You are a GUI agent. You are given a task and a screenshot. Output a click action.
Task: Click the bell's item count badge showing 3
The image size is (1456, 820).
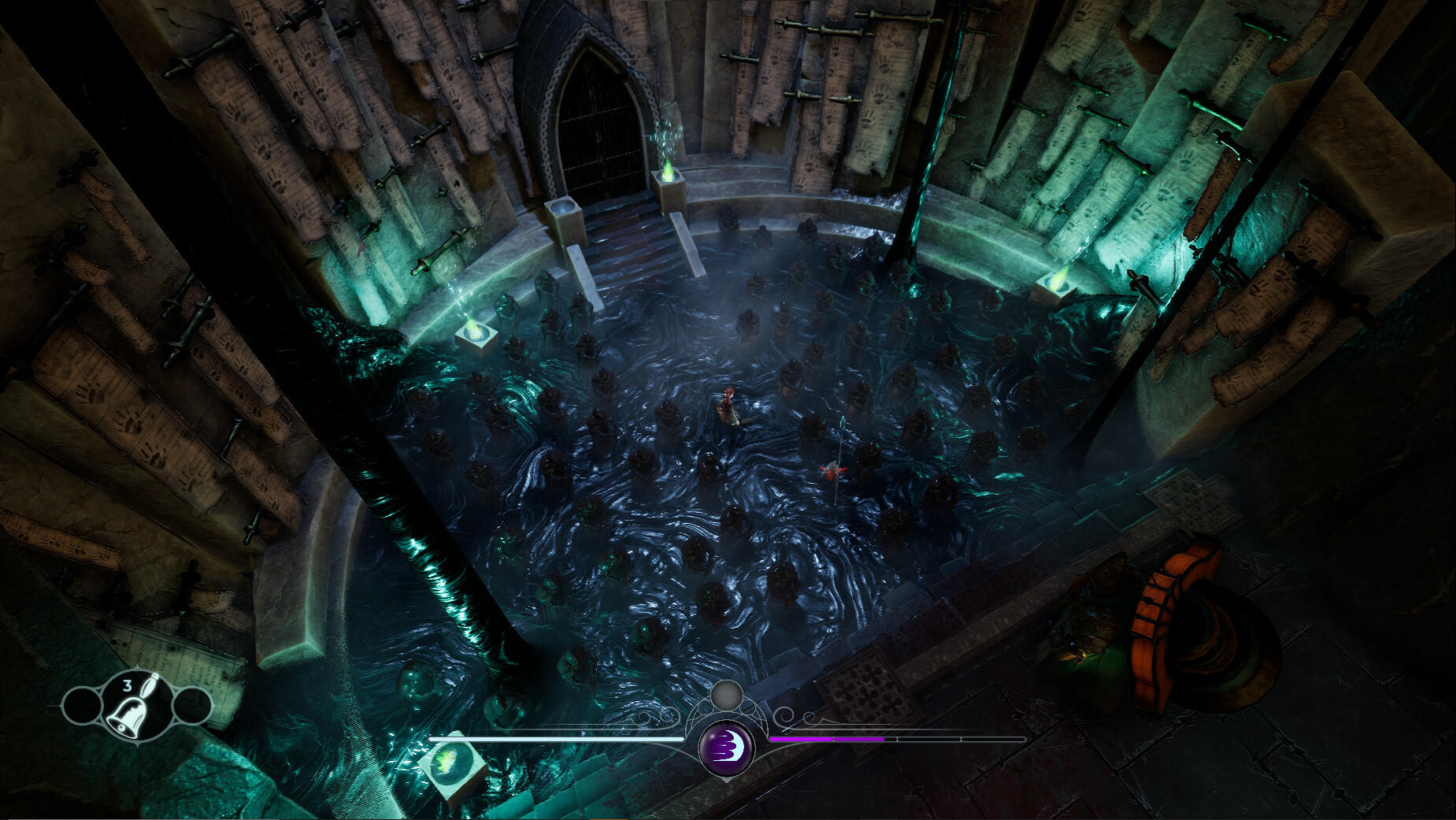click(128, 685)
